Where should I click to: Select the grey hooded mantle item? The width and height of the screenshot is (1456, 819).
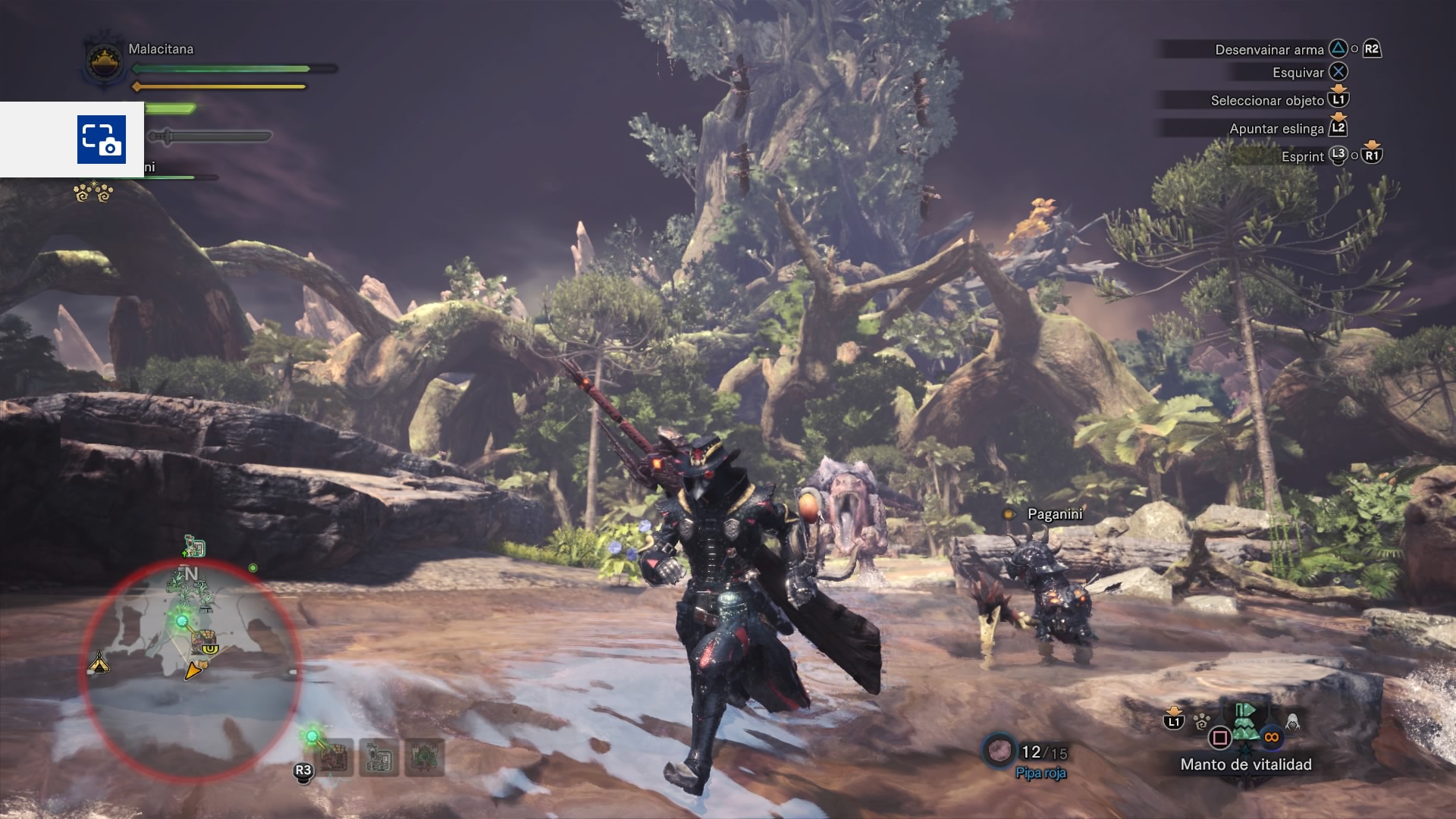tap(1292, 721)
